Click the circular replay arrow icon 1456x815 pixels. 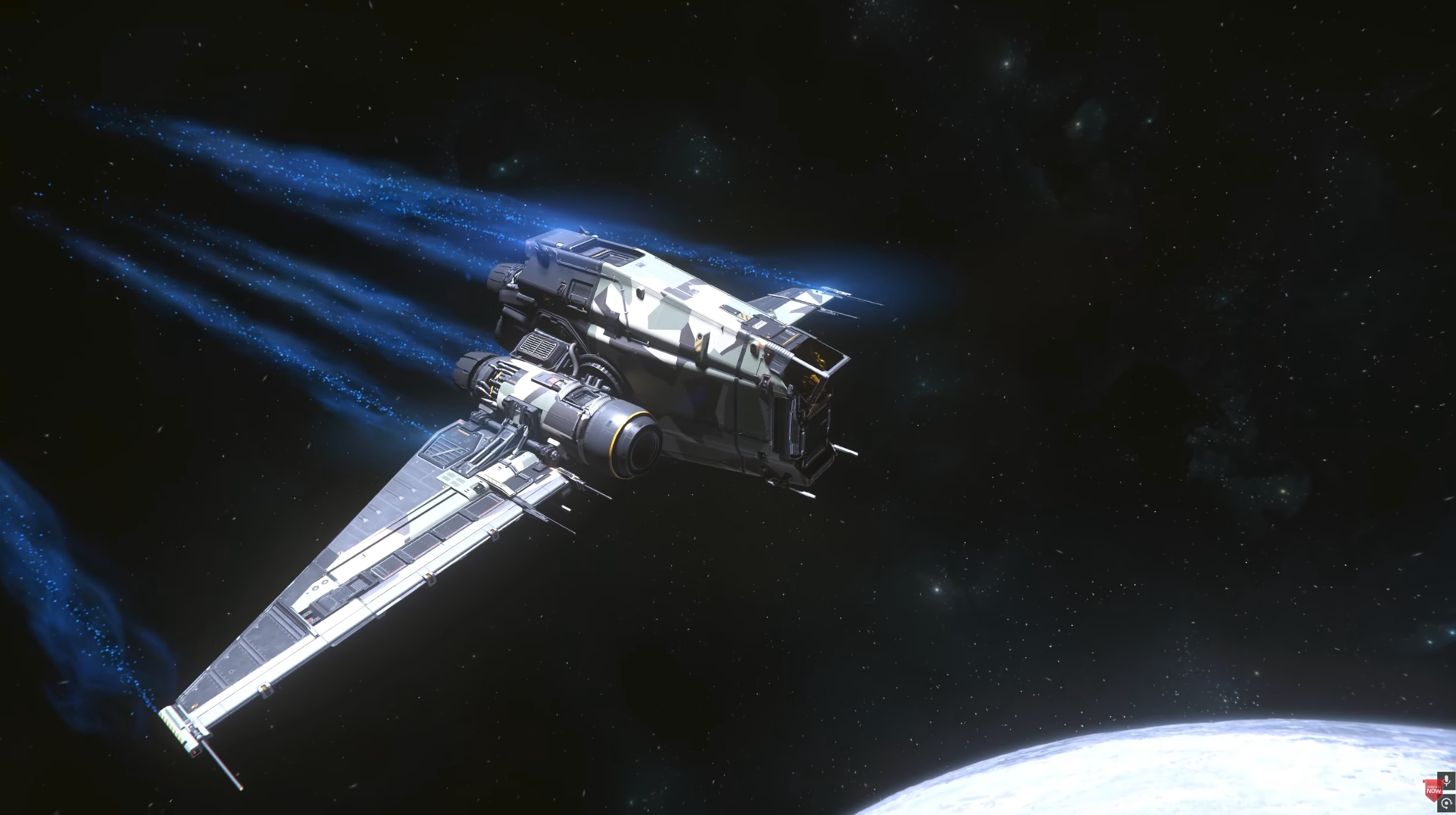(1446, 804)
